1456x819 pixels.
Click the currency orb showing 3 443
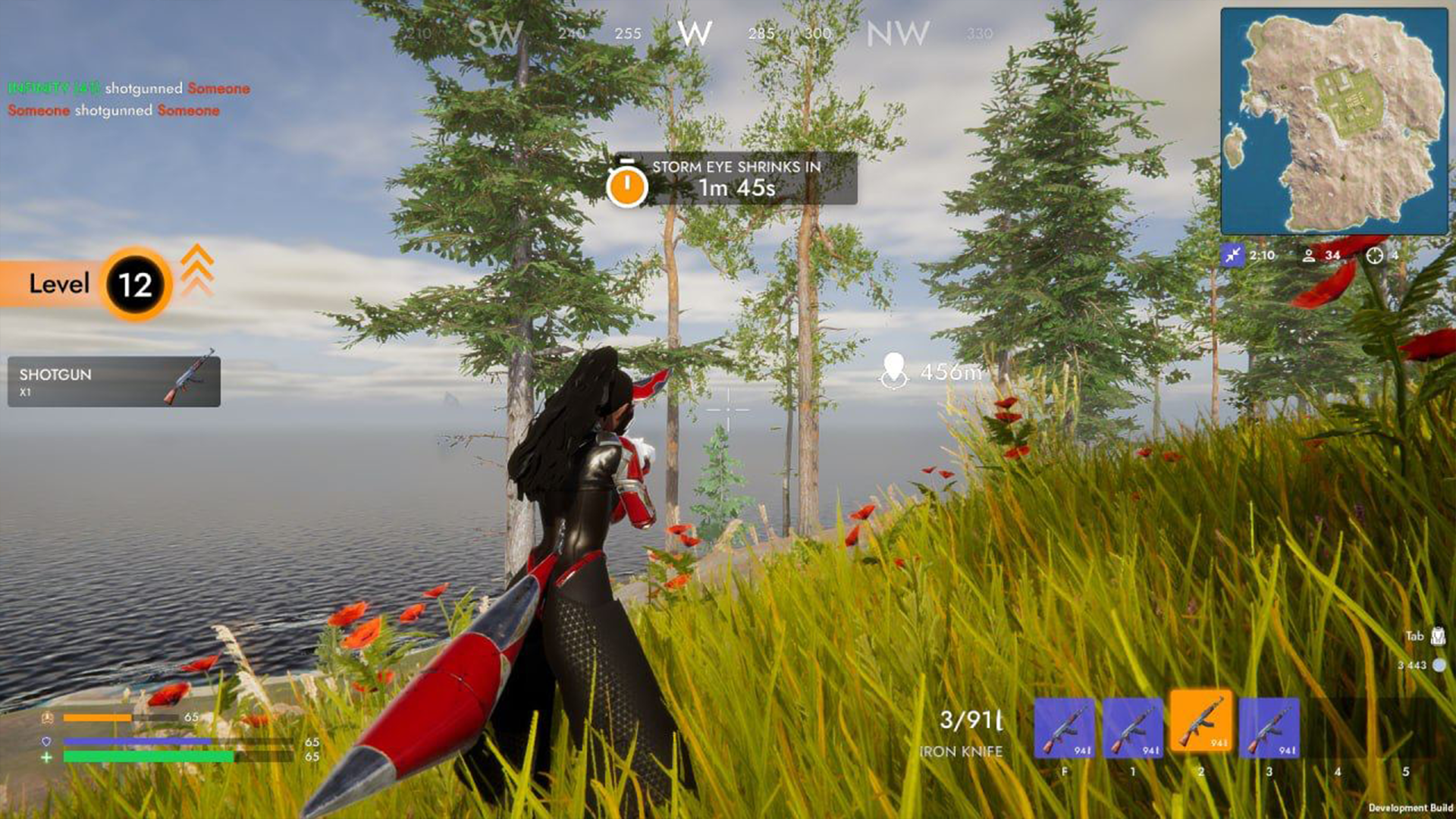point(1439,664)
